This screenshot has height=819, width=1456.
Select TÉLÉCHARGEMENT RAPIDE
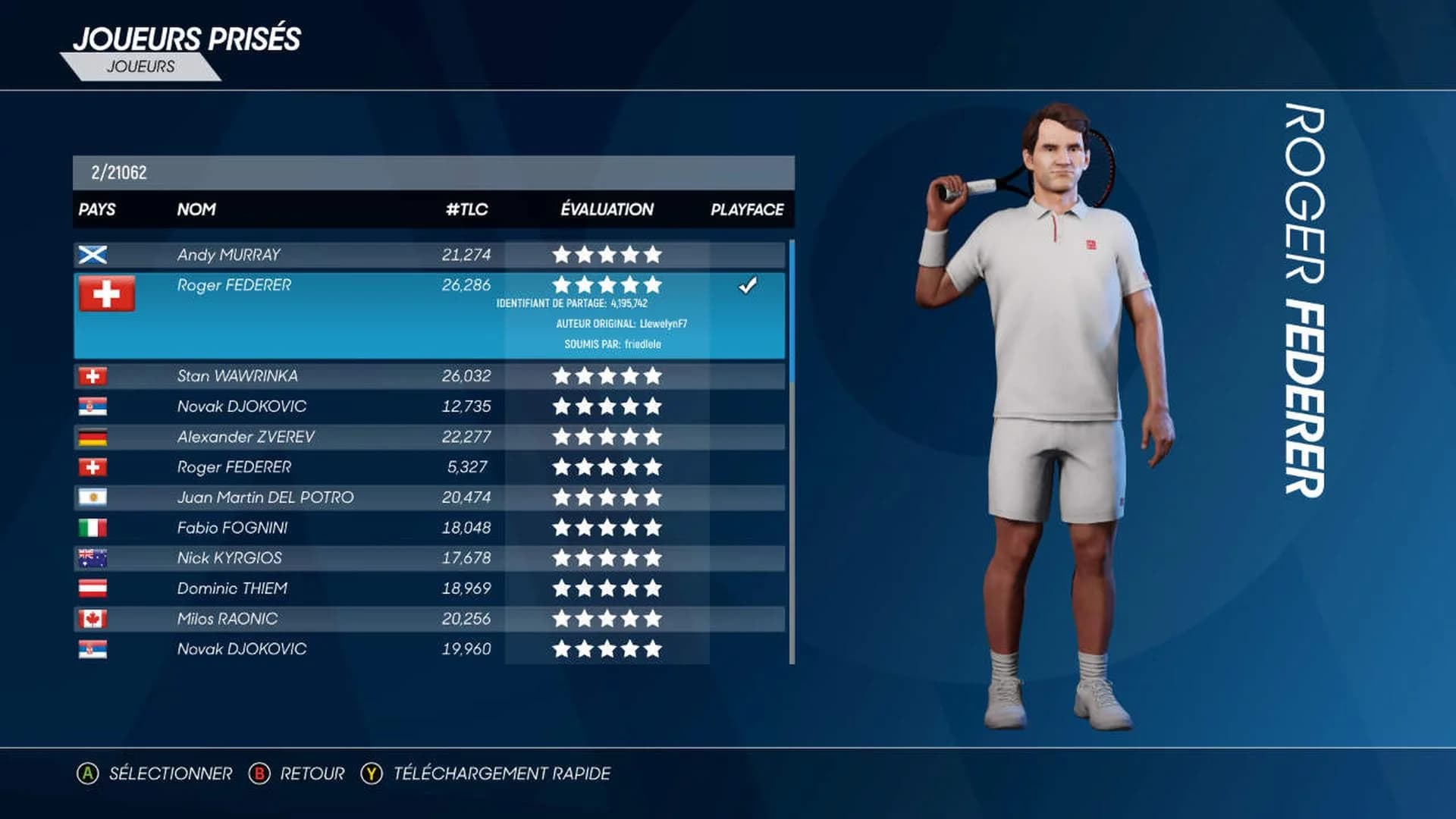(x=502, y=774)
